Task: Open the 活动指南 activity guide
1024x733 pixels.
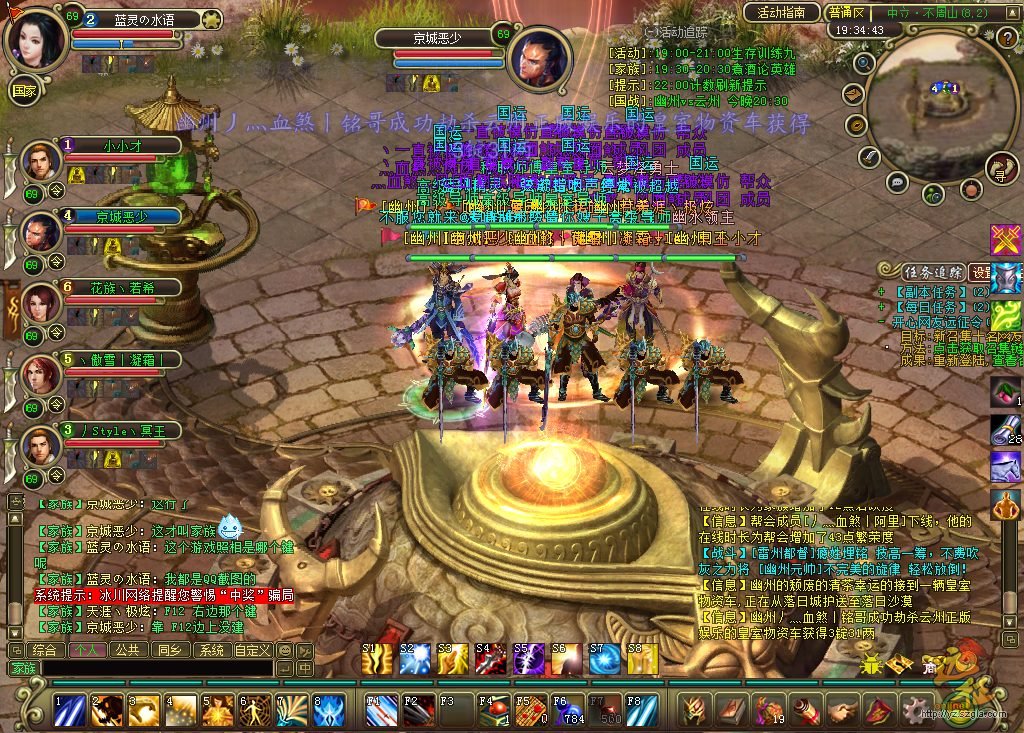Action: (782, 13)
